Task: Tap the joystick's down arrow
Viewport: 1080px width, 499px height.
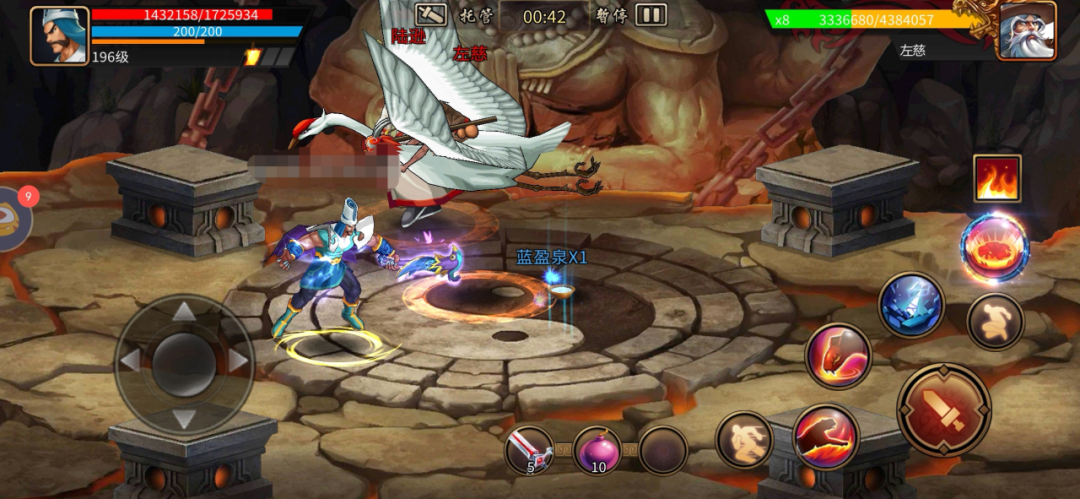Action: tap(184, 416)
